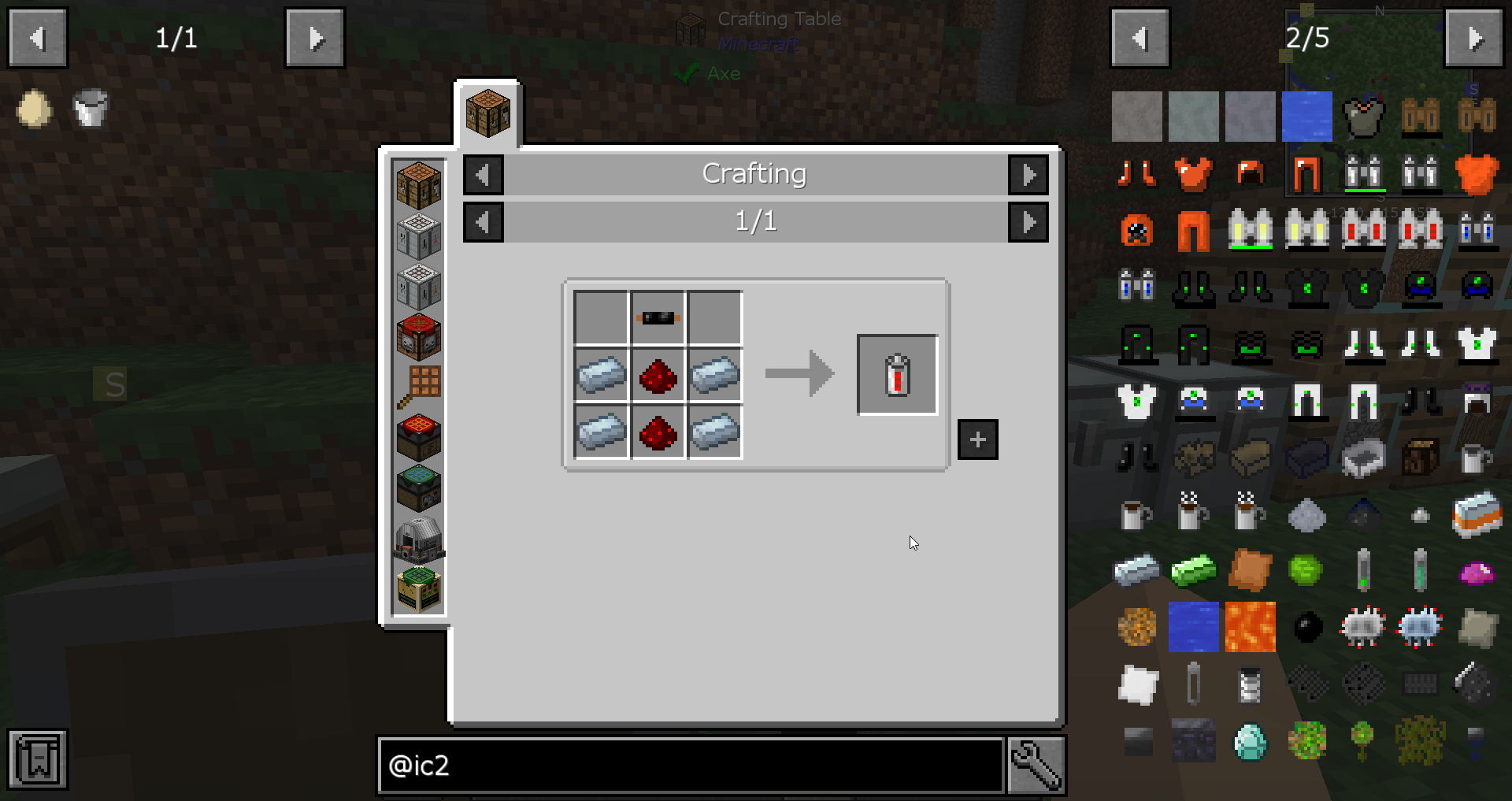1512x801 pixels.
Task: Choose the green emerald-like ingot in item list
Action: (x=1193, y=570)
